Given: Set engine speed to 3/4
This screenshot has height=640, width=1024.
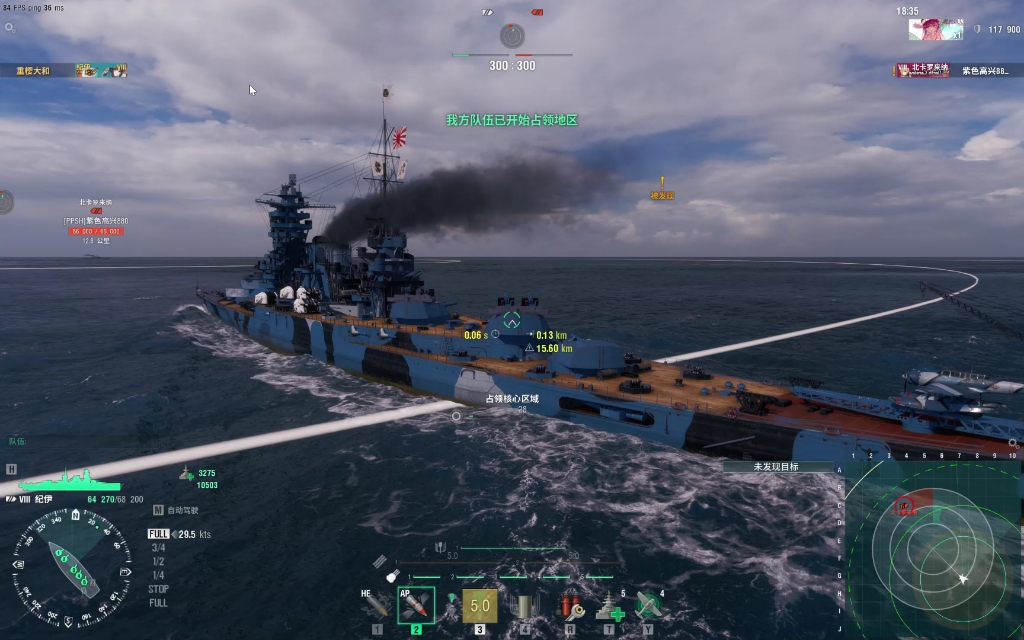Looking at the screenshot, I should (158, 548).
